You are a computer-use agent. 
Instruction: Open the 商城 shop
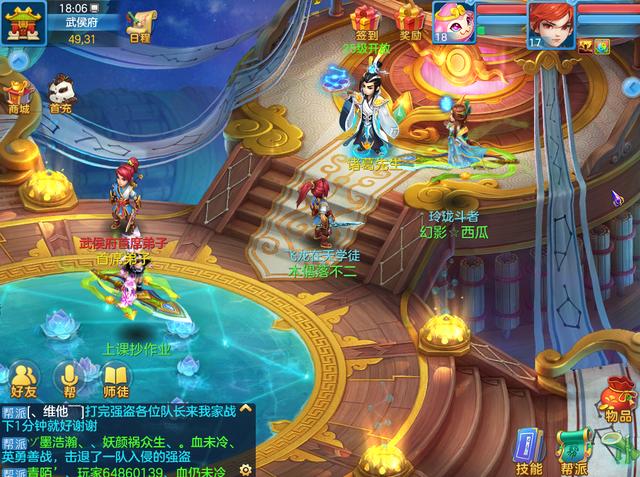(18, 90)
